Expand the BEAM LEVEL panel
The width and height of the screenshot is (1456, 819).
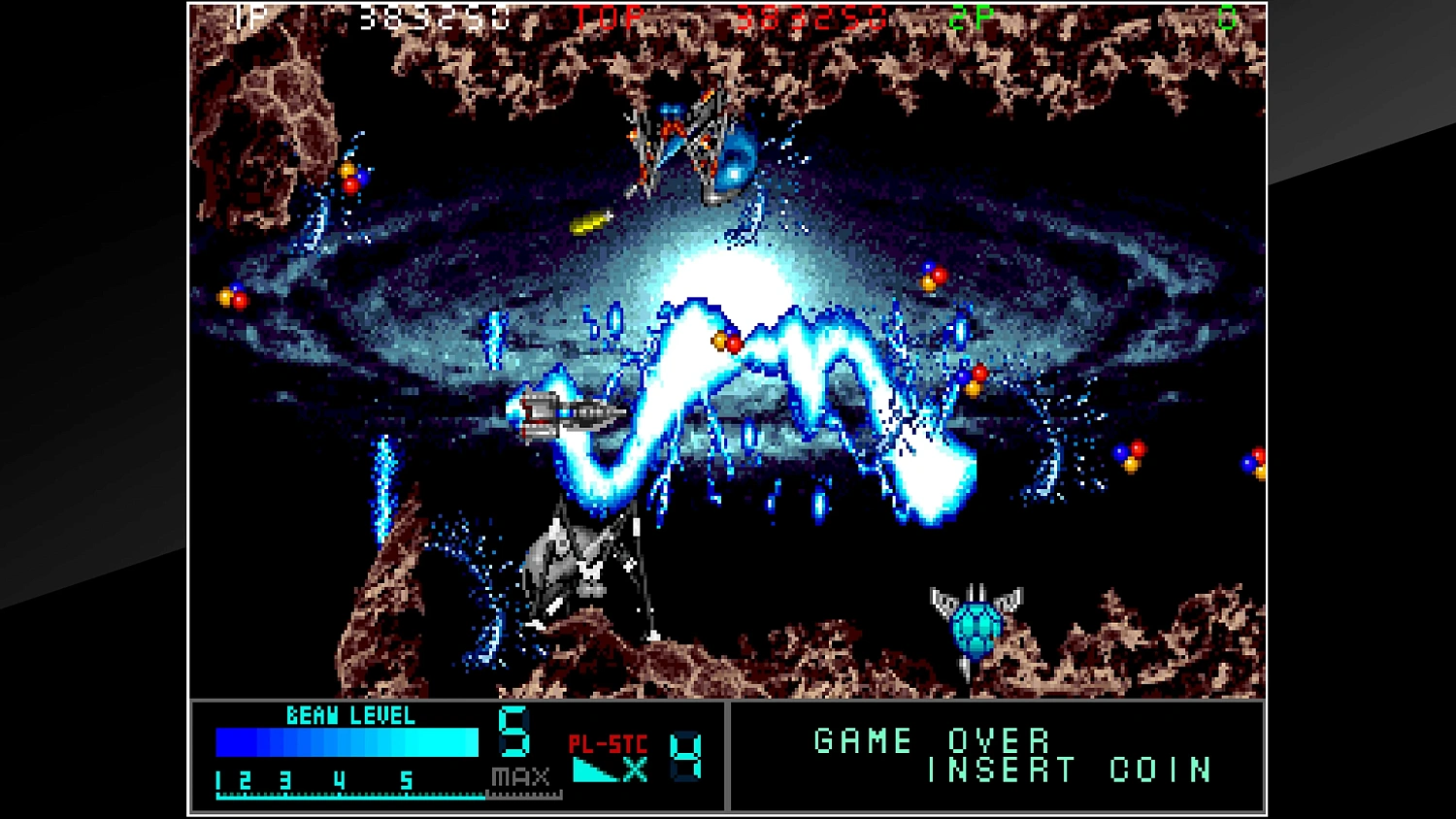pyautogui.click(x=351, y=716)
